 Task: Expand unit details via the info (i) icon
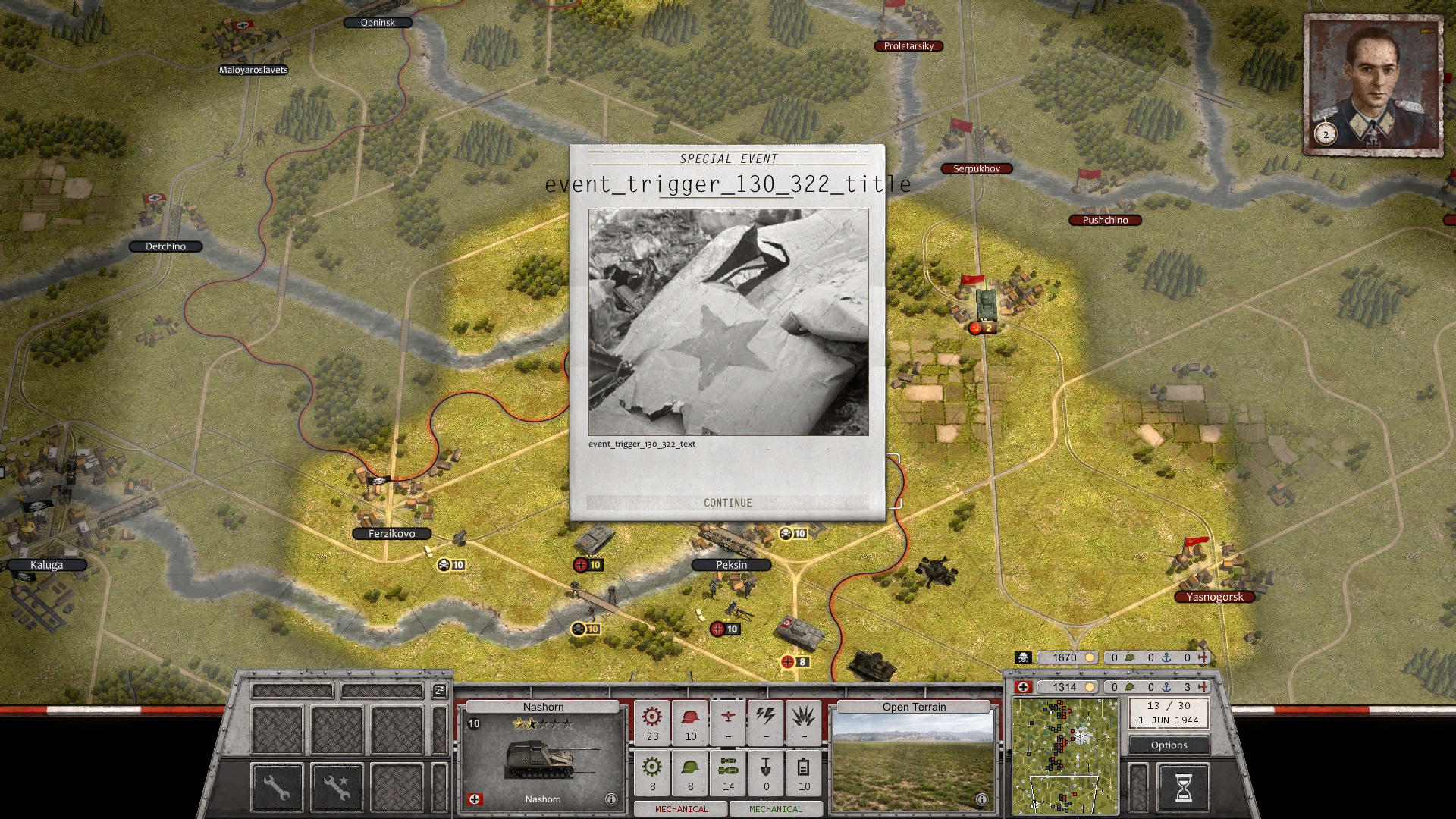611,798
